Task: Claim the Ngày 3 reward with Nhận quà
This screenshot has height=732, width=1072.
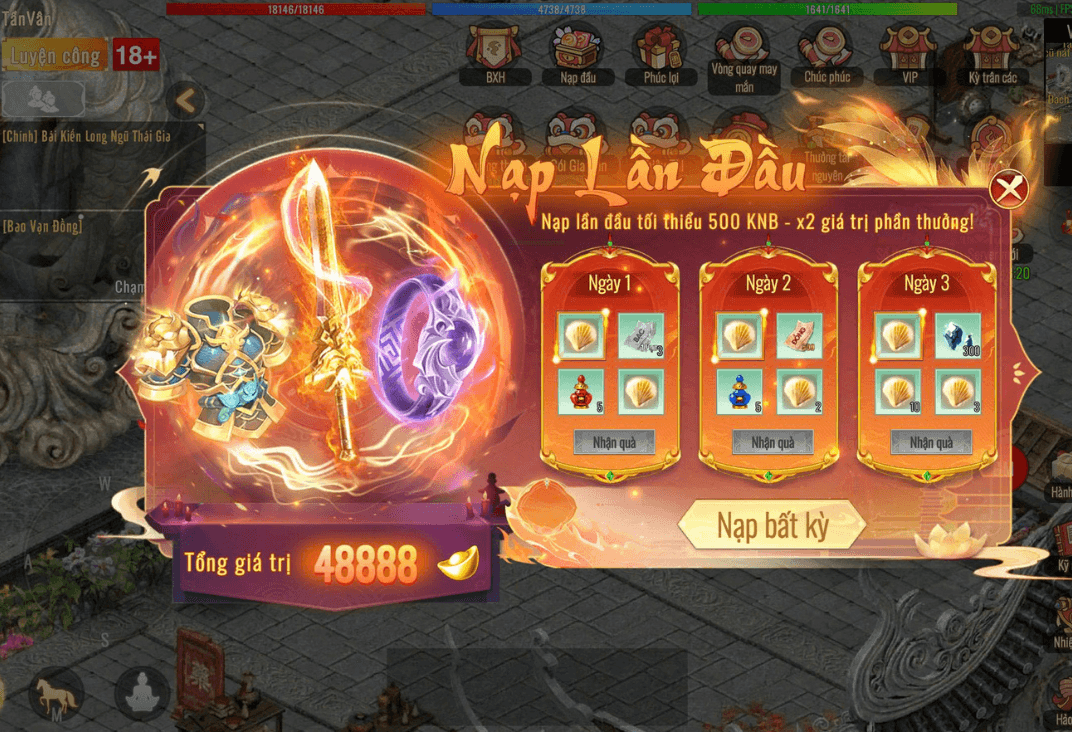Action: pyautogui.click(x=931, y=442)
